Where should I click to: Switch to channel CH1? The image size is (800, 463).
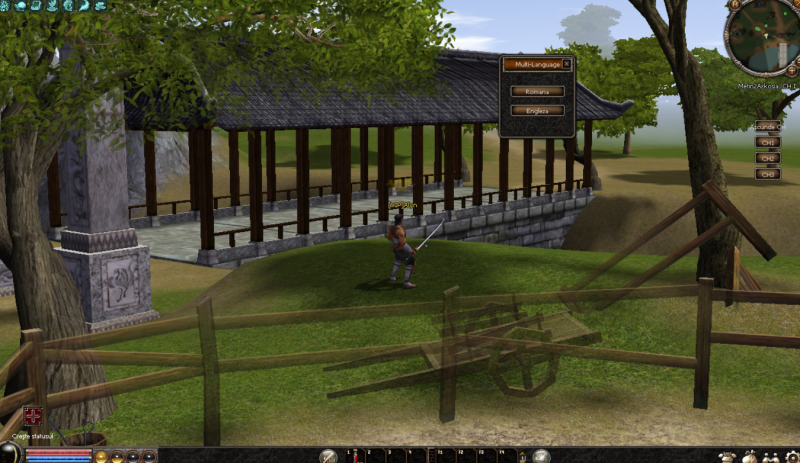tap(767, 142)
